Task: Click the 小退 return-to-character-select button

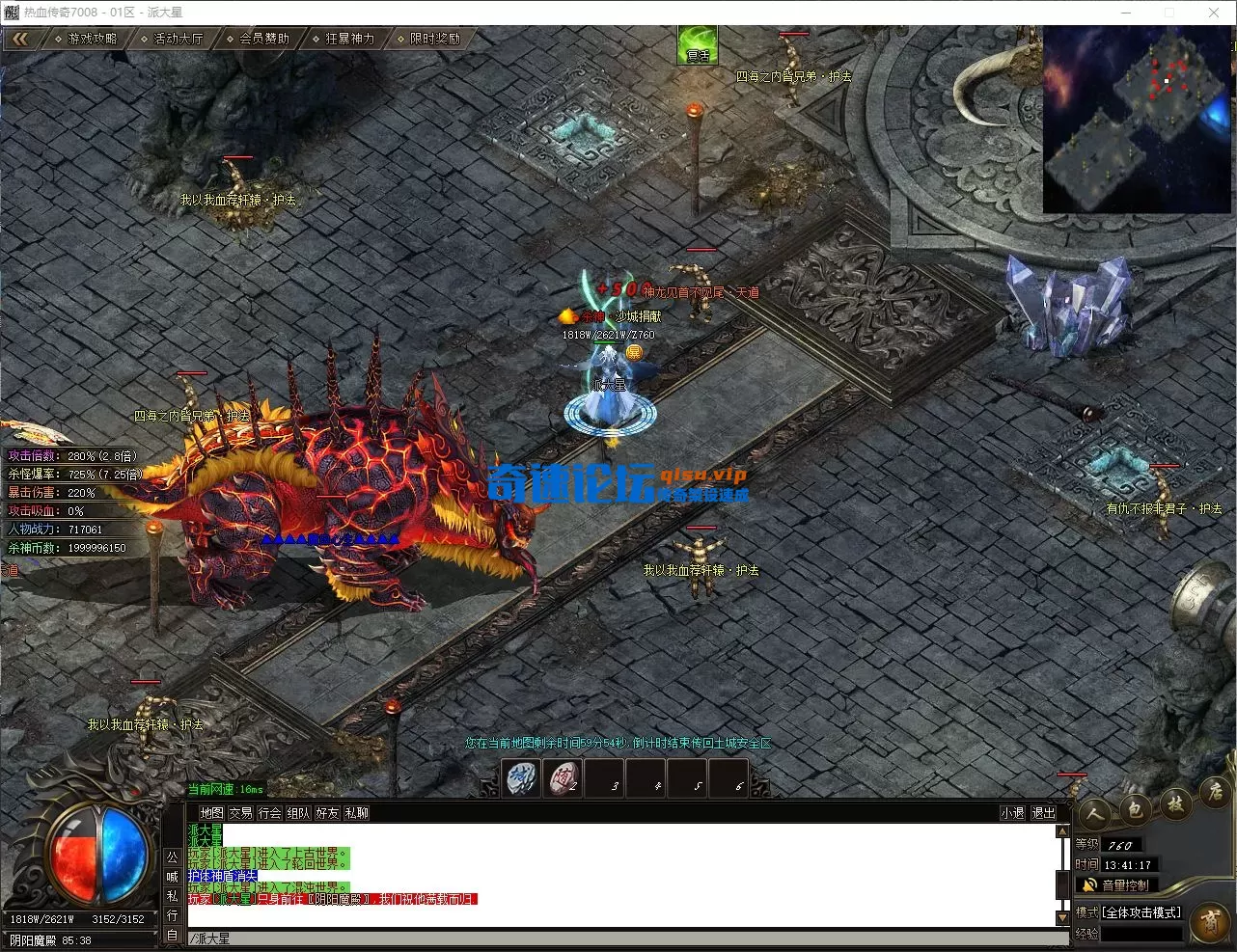Action: 1012,813
